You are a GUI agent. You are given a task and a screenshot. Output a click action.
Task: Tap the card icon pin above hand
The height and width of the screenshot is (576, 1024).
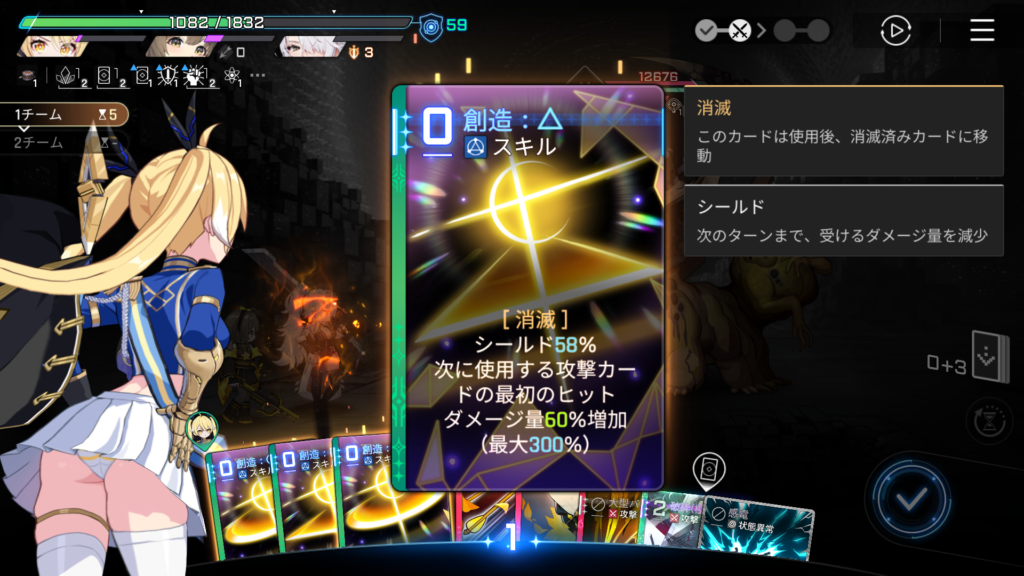click(x=708, y=468)
